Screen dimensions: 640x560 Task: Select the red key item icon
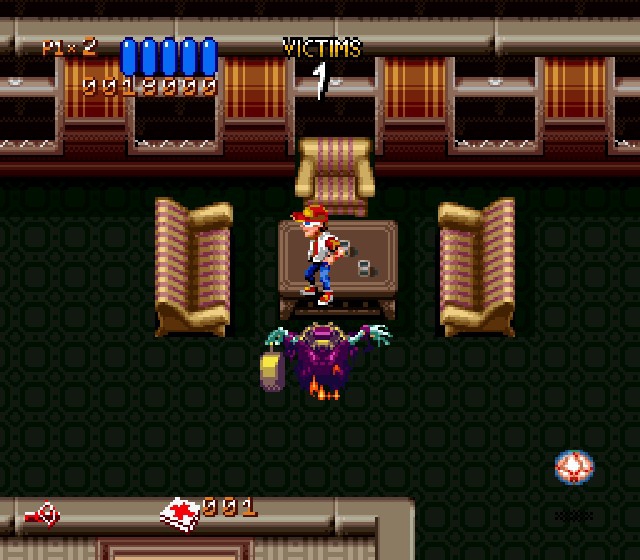[41, 515]
